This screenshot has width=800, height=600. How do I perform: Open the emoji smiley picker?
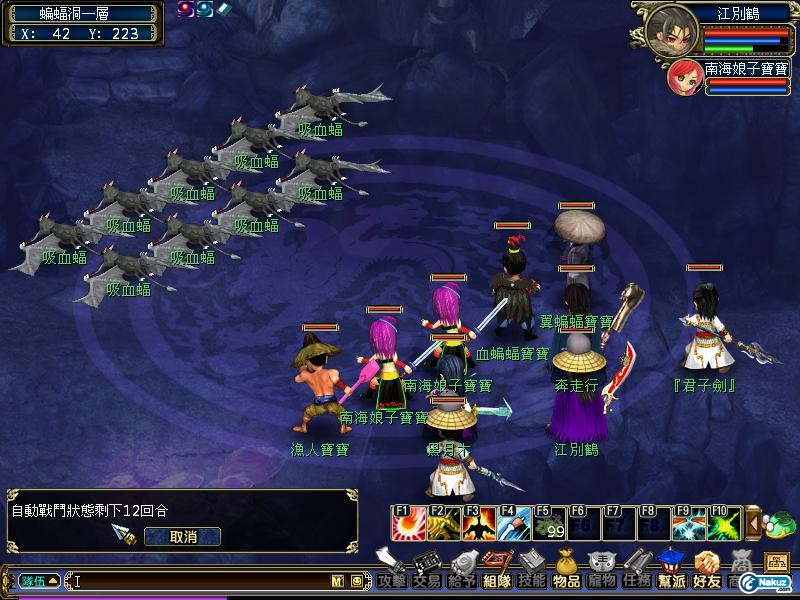click(x=356, y=580)
